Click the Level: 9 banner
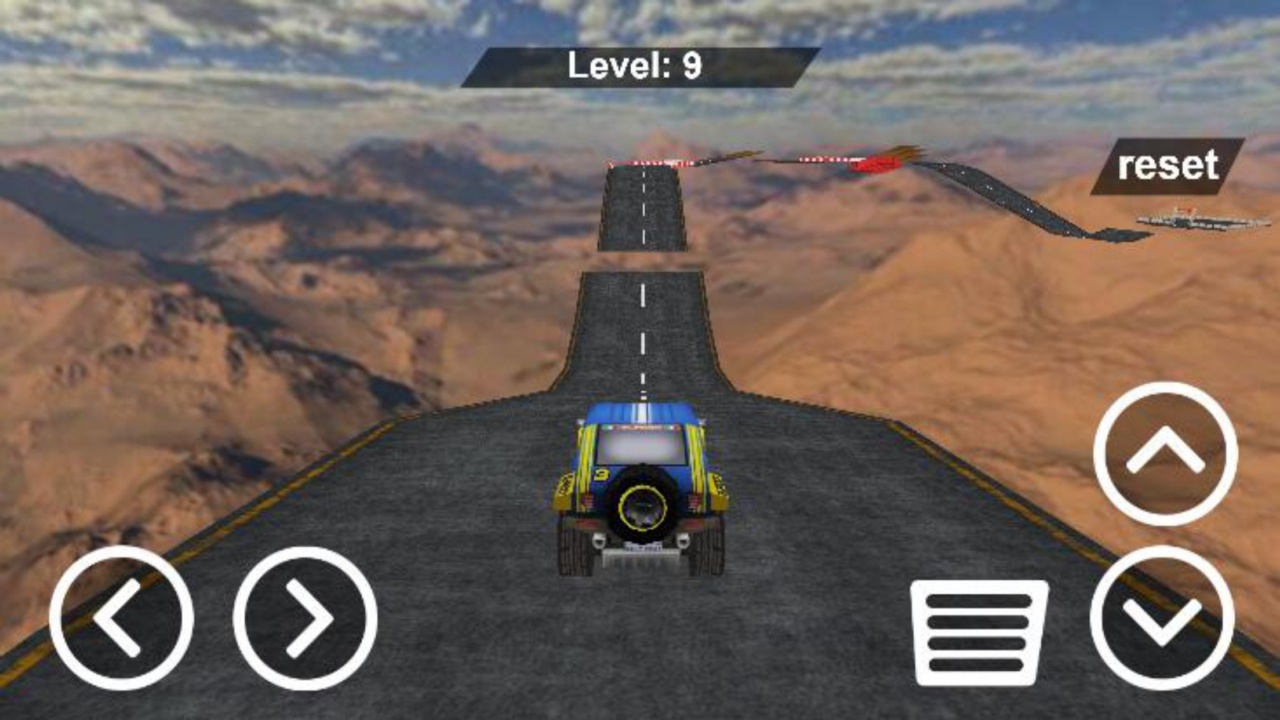Viewport: 1280px width, 720px height. [636, 63]
